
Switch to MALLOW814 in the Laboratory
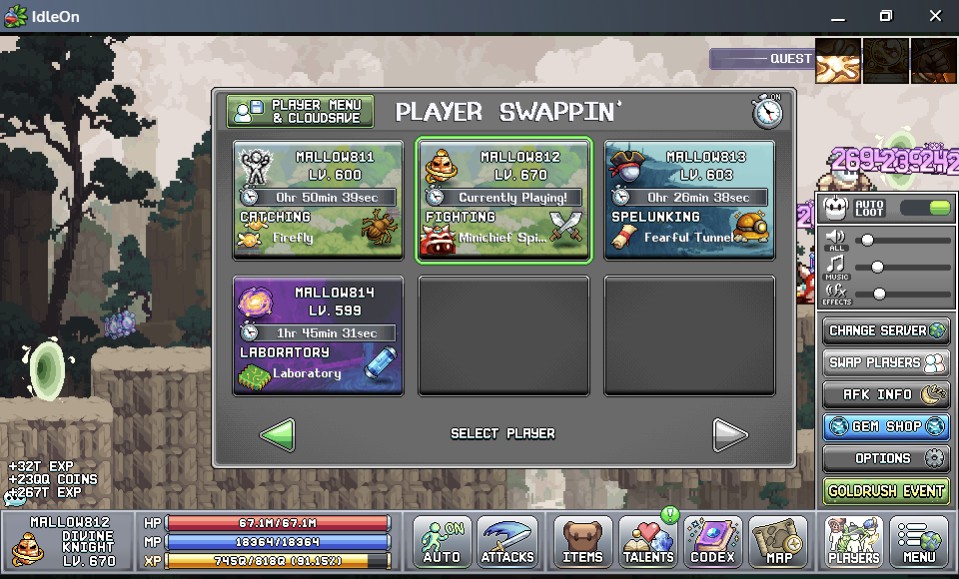pyautogui.click(x=318, y=336)
